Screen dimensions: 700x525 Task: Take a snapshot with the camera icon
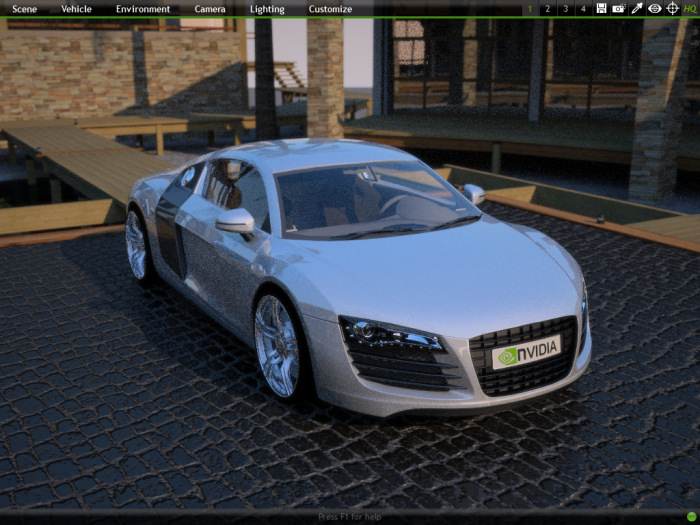618,8
